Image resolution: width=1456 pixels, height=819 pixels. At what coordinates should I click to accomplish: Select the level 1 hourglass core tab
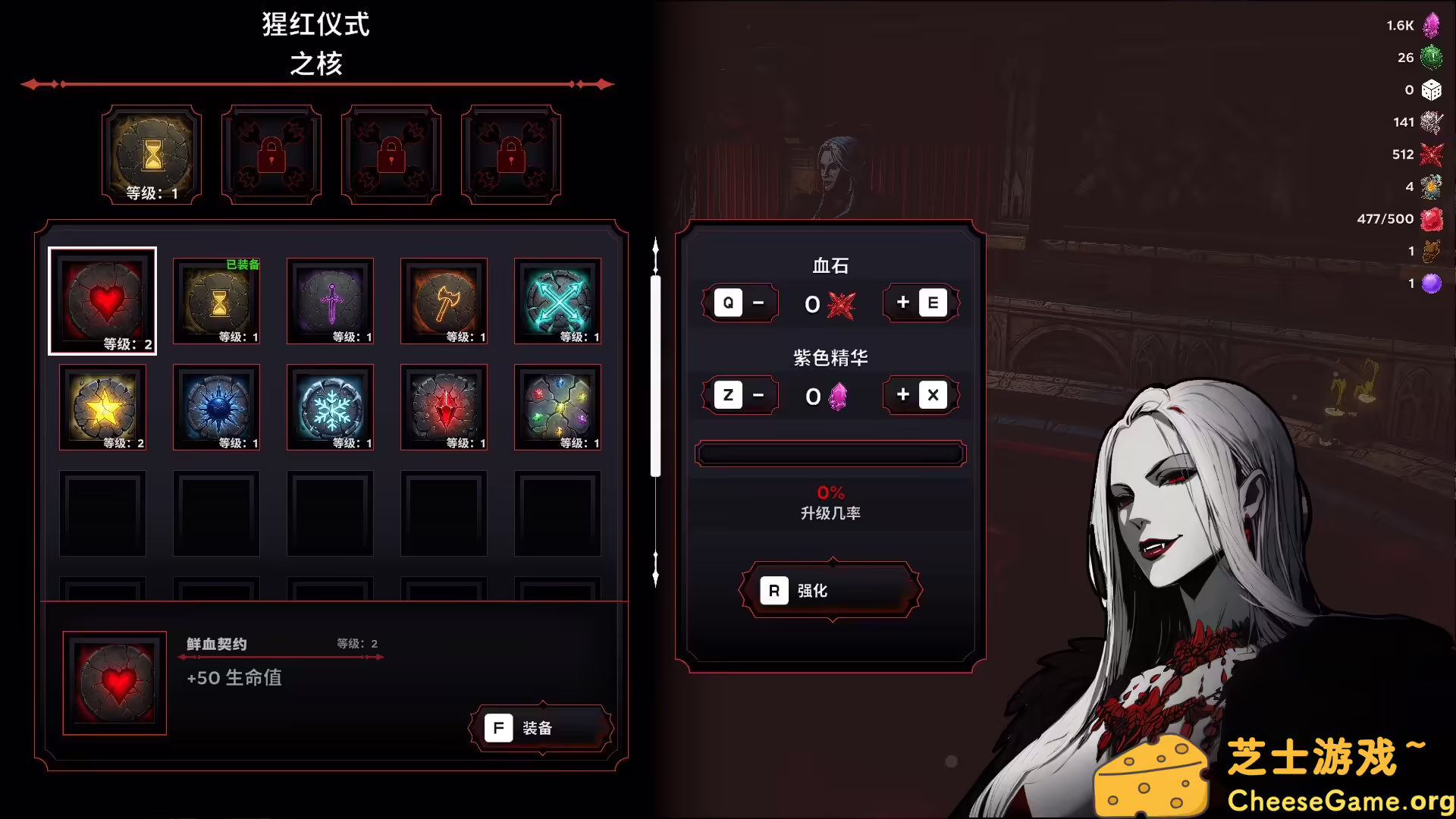click(x=151, y=154)
